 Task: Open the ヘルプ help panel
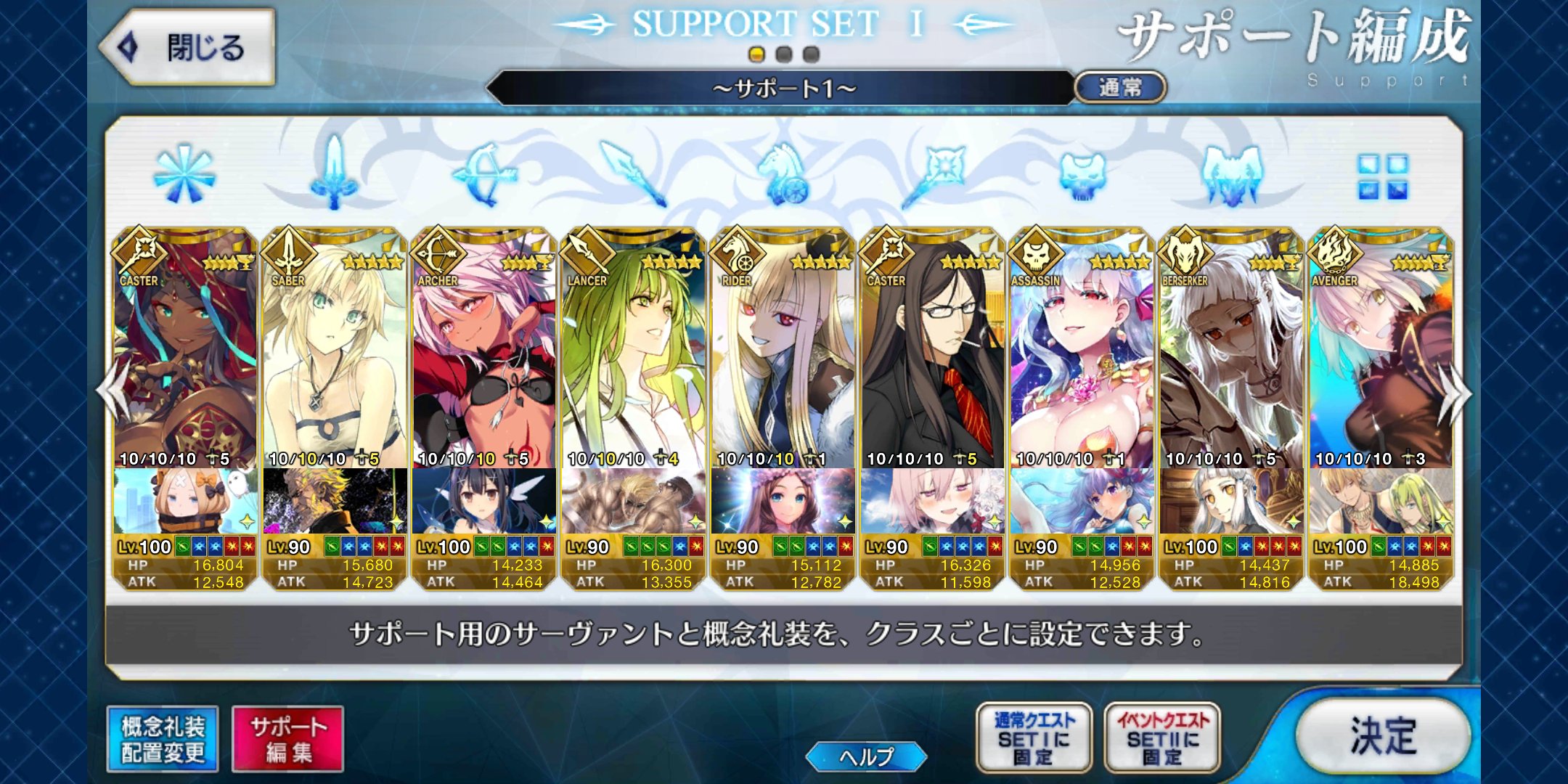tap(866, 756)
